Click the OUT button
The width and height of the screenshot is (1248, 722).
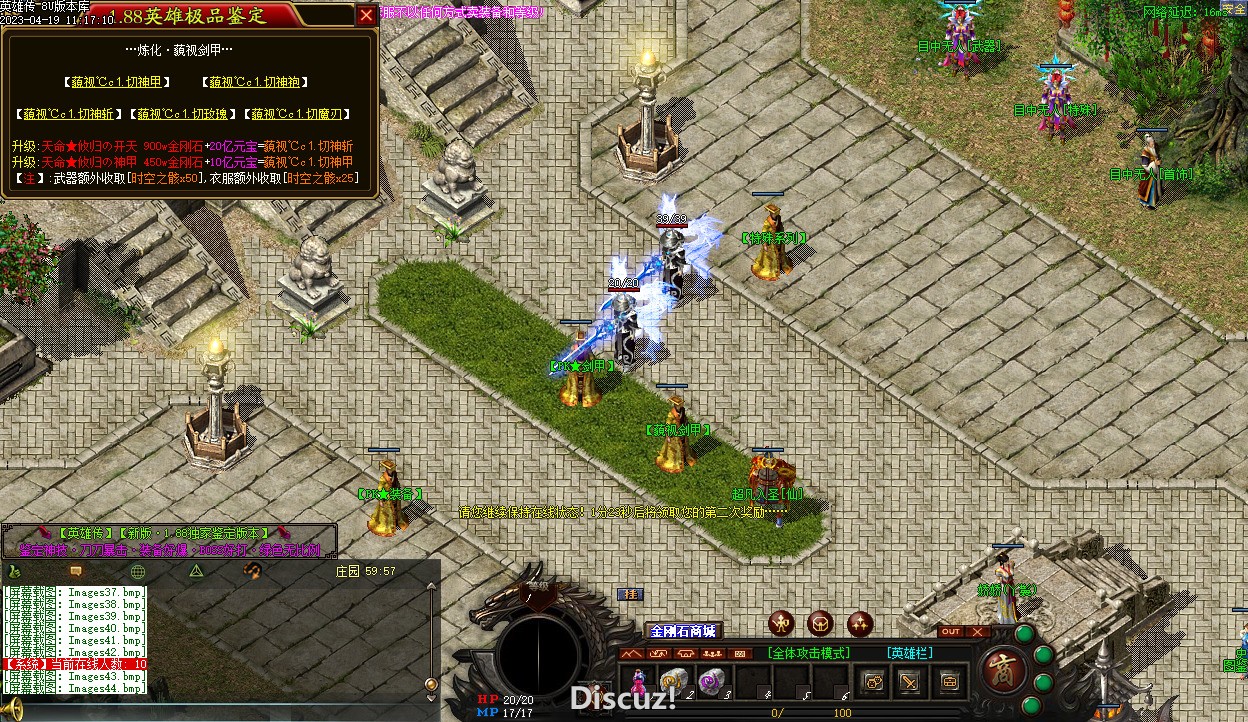click(x=951, y=632)
